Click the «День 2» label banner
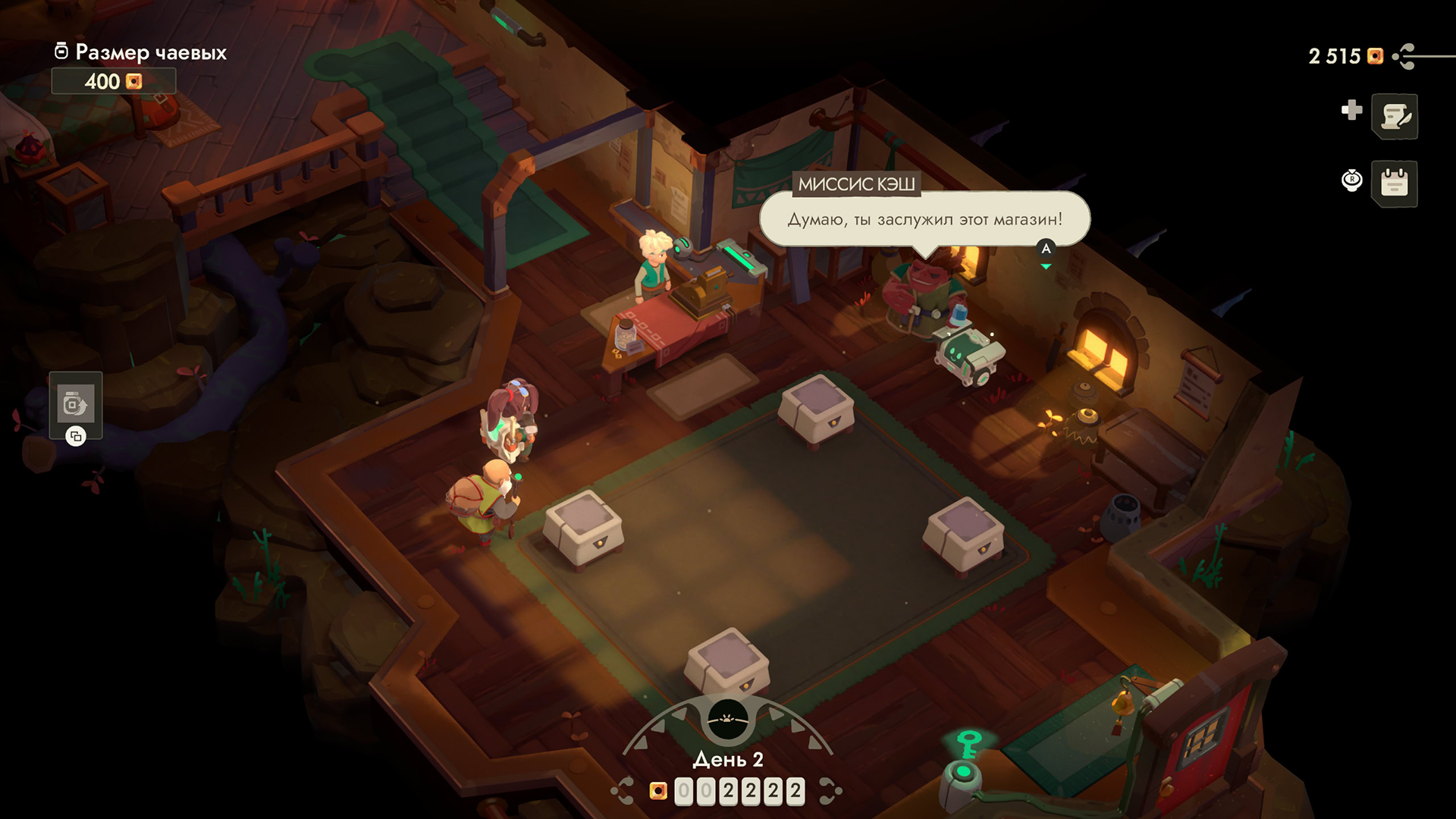The height and width of the screenshot is (819, 1456). point(727,759)
